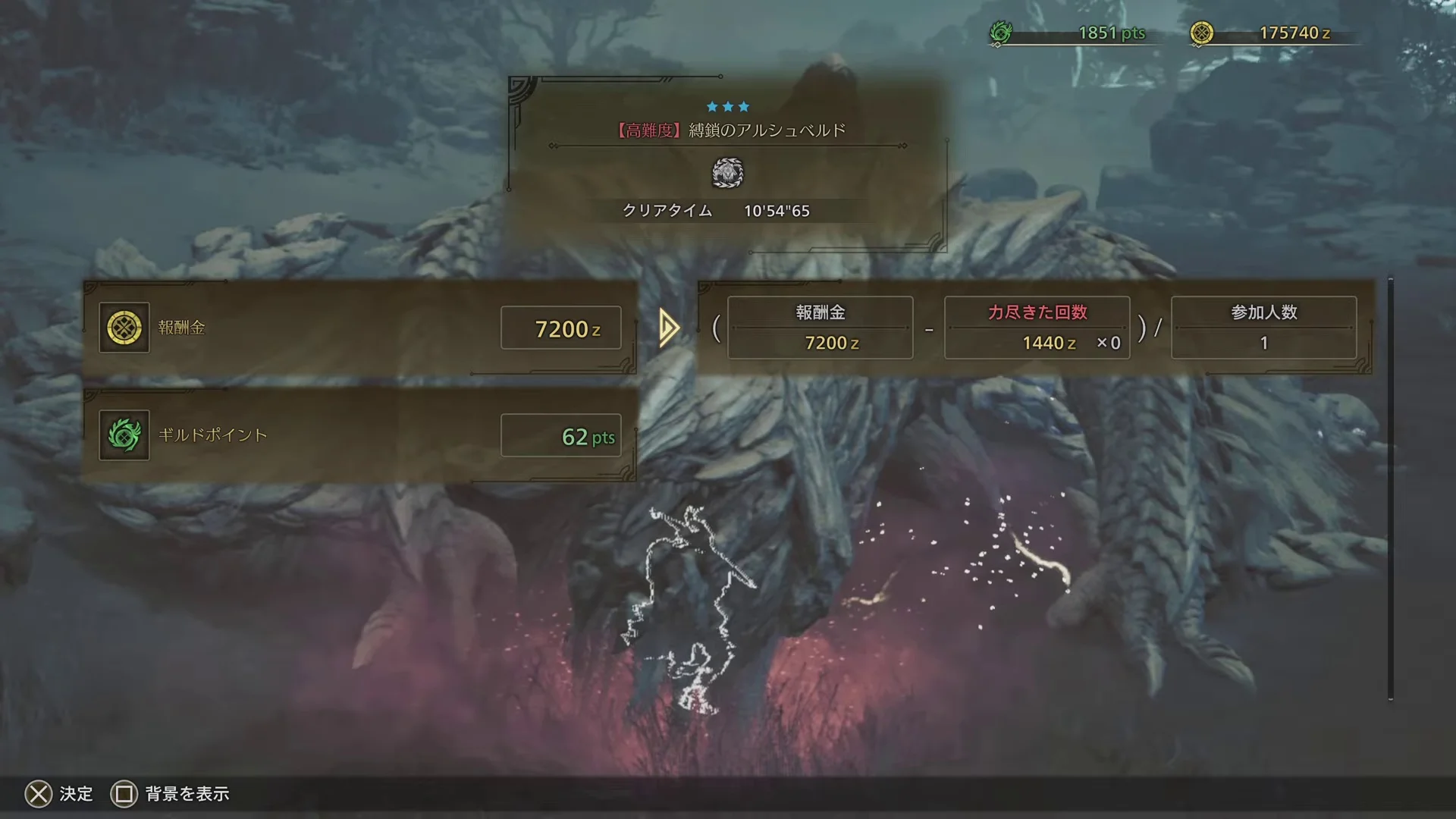This screenshot has height=819, width=1456.
Task: Expand the 報酬金 breakdown panel
Action: [820, 327]
